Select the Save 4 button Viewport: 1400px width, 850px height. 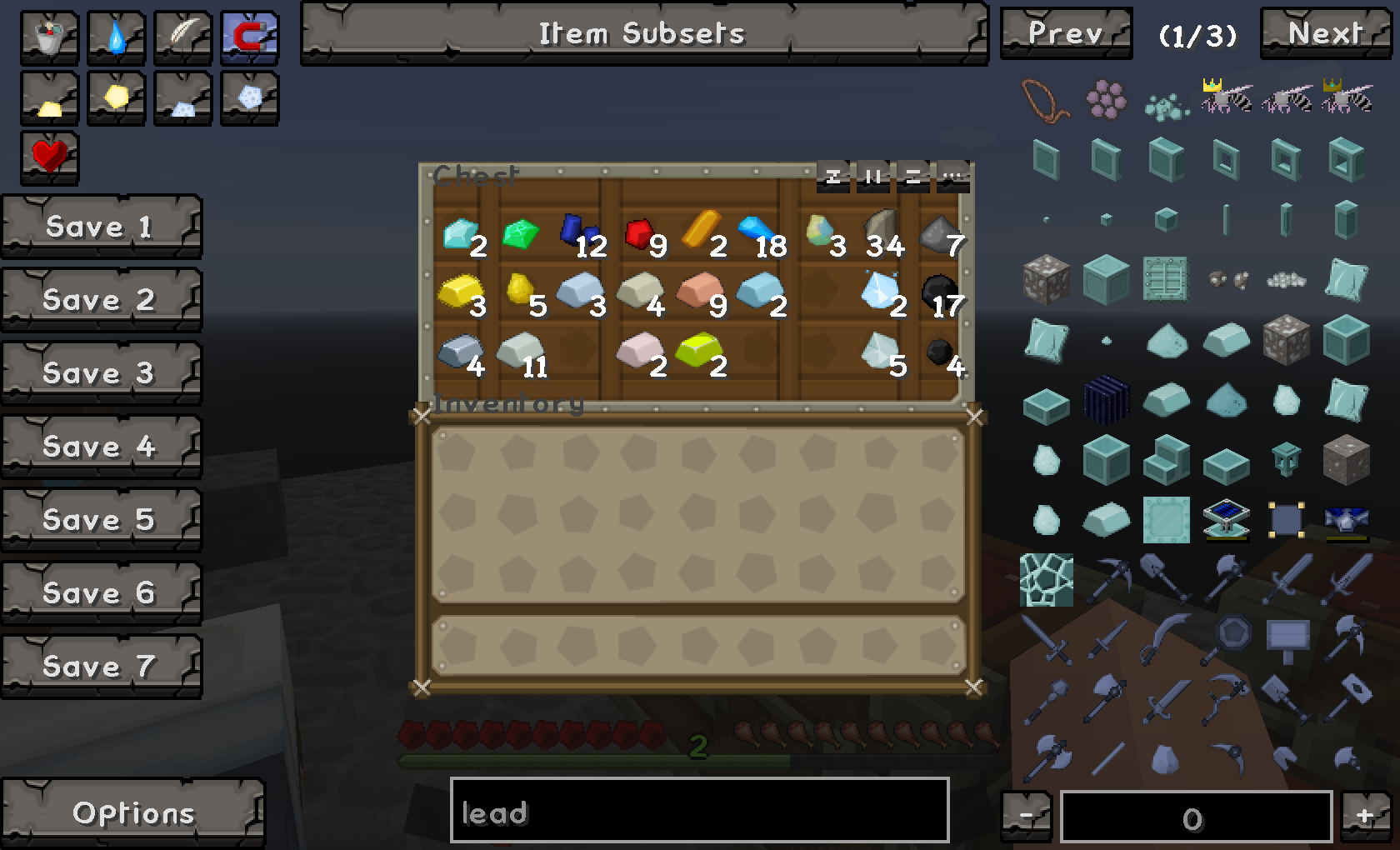tap(101, 447)
